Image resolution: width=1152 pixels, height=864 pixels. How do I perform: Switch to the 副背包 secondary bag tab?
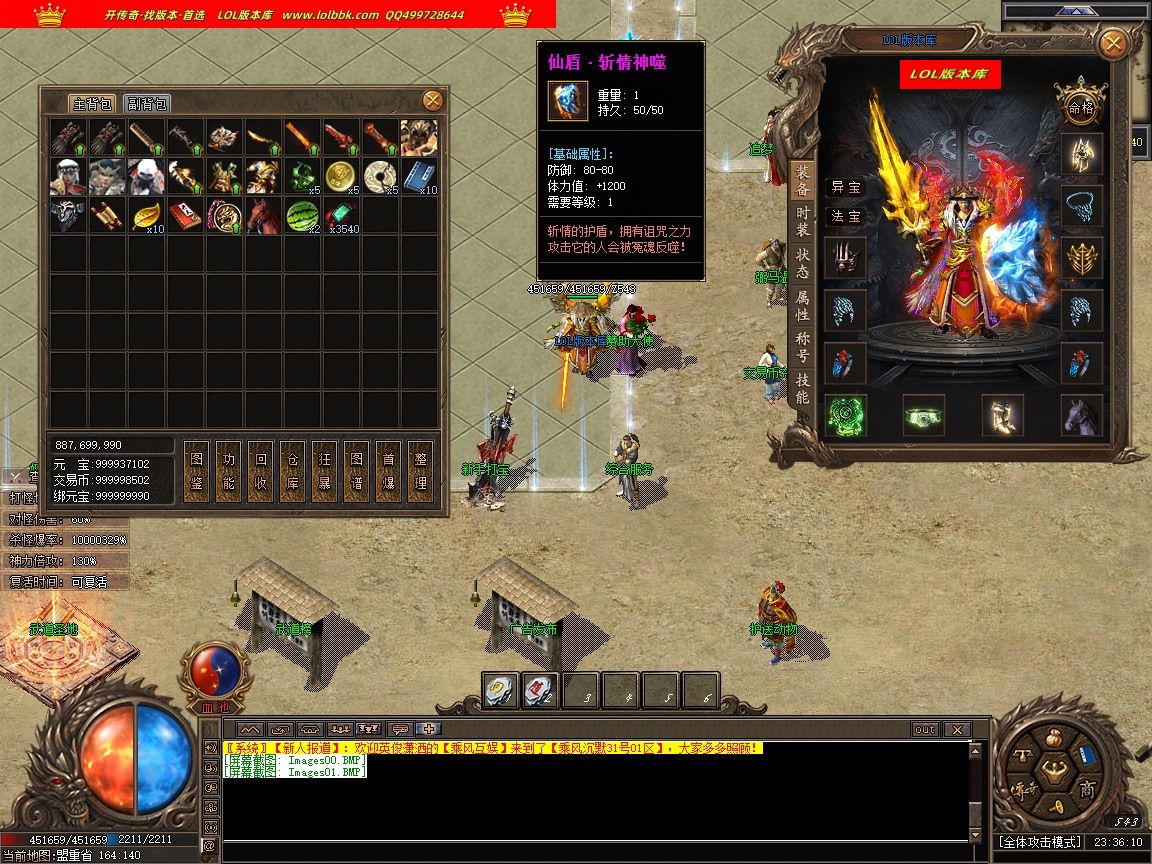coord(146,104)
